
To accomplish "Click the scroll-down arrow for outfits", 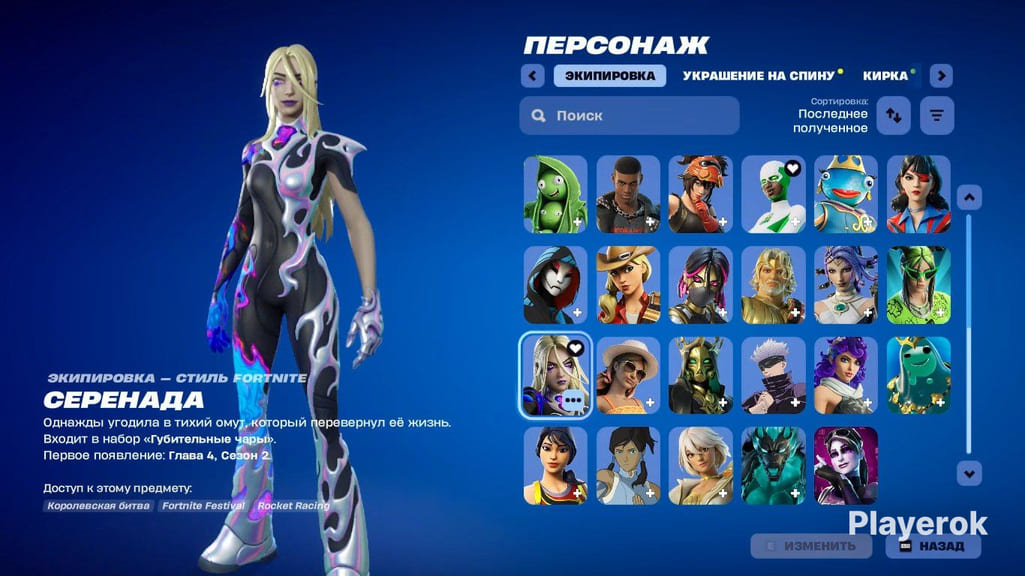I will 968,472.
